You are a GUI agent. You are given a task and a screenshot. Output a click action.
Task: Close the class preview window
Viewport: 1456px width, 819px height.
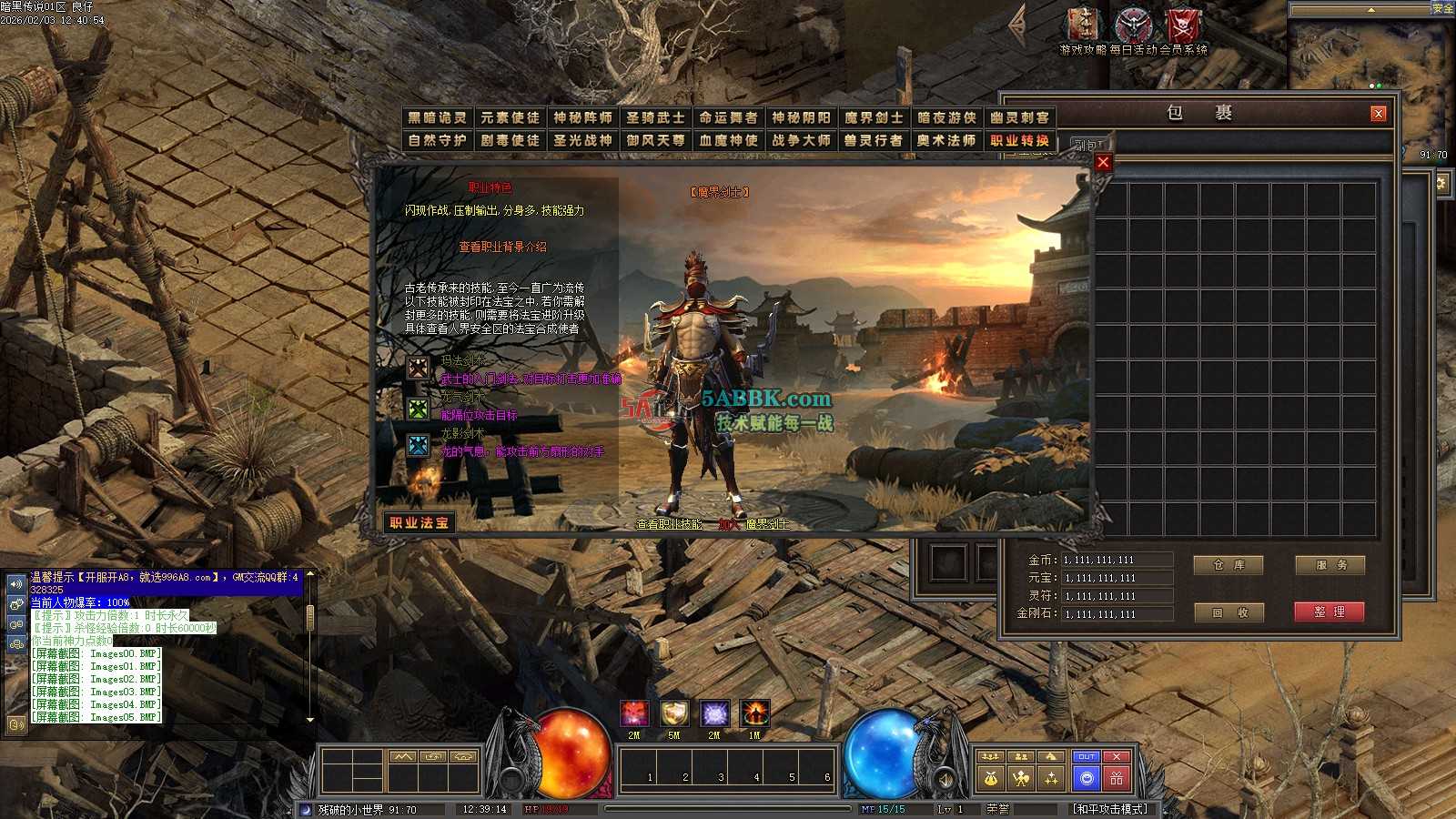(x=1103, y=162)
